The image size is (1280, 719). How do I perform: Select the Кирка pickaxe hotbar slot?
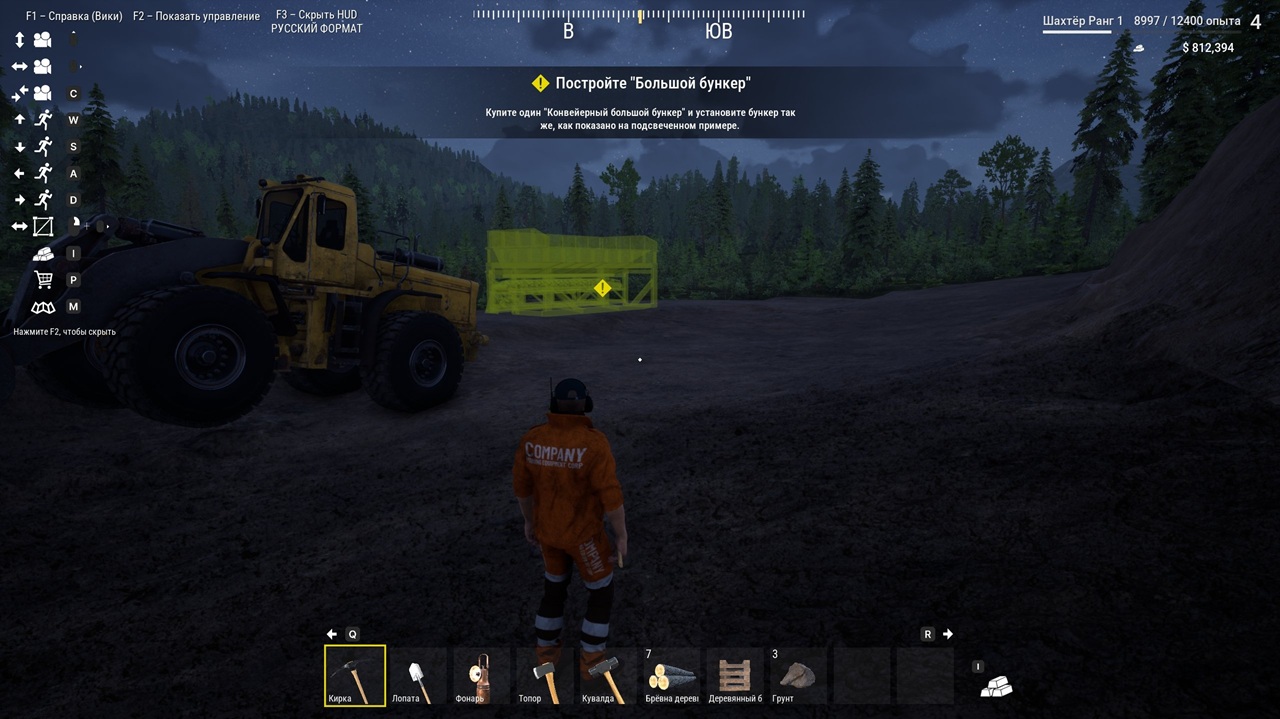point(355,676)
